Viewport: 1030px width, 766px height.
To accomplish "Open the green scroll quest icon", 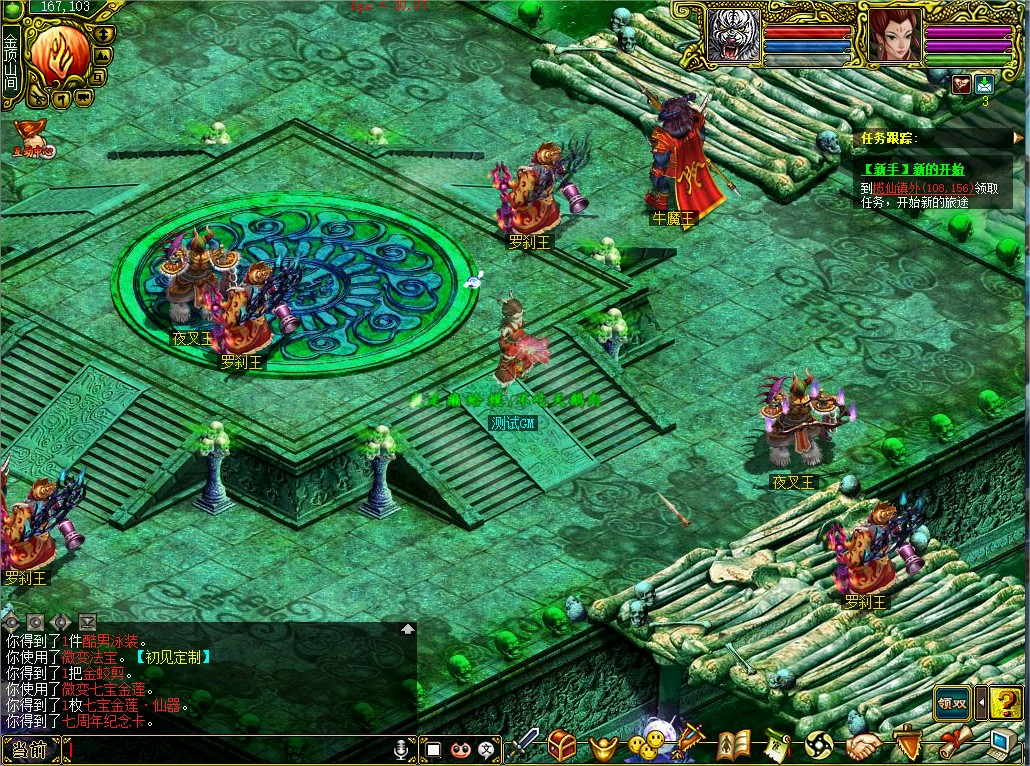I will (x=777, y=745).
